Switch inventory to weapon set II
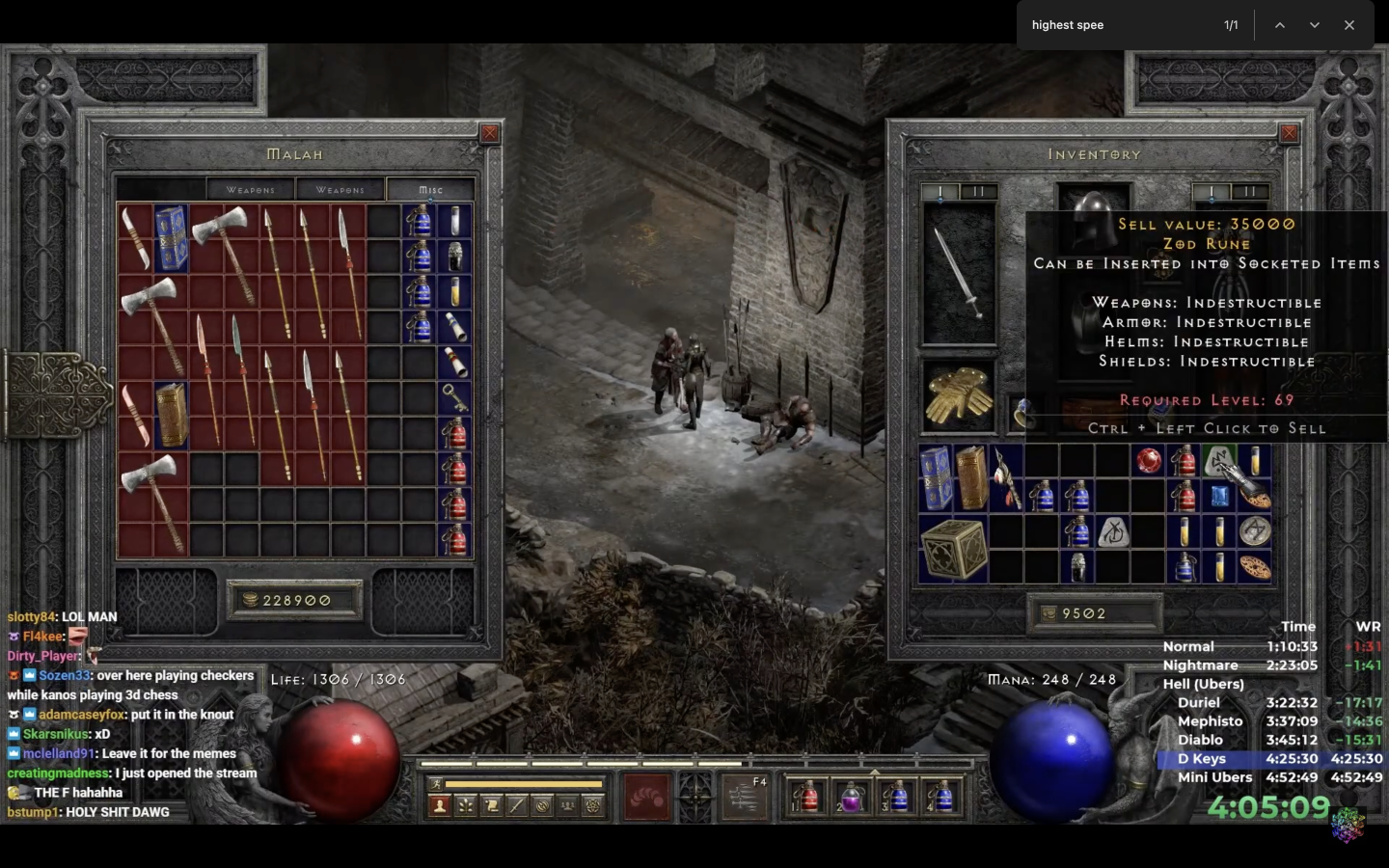 pyautogui.click(x=980, y=191)
